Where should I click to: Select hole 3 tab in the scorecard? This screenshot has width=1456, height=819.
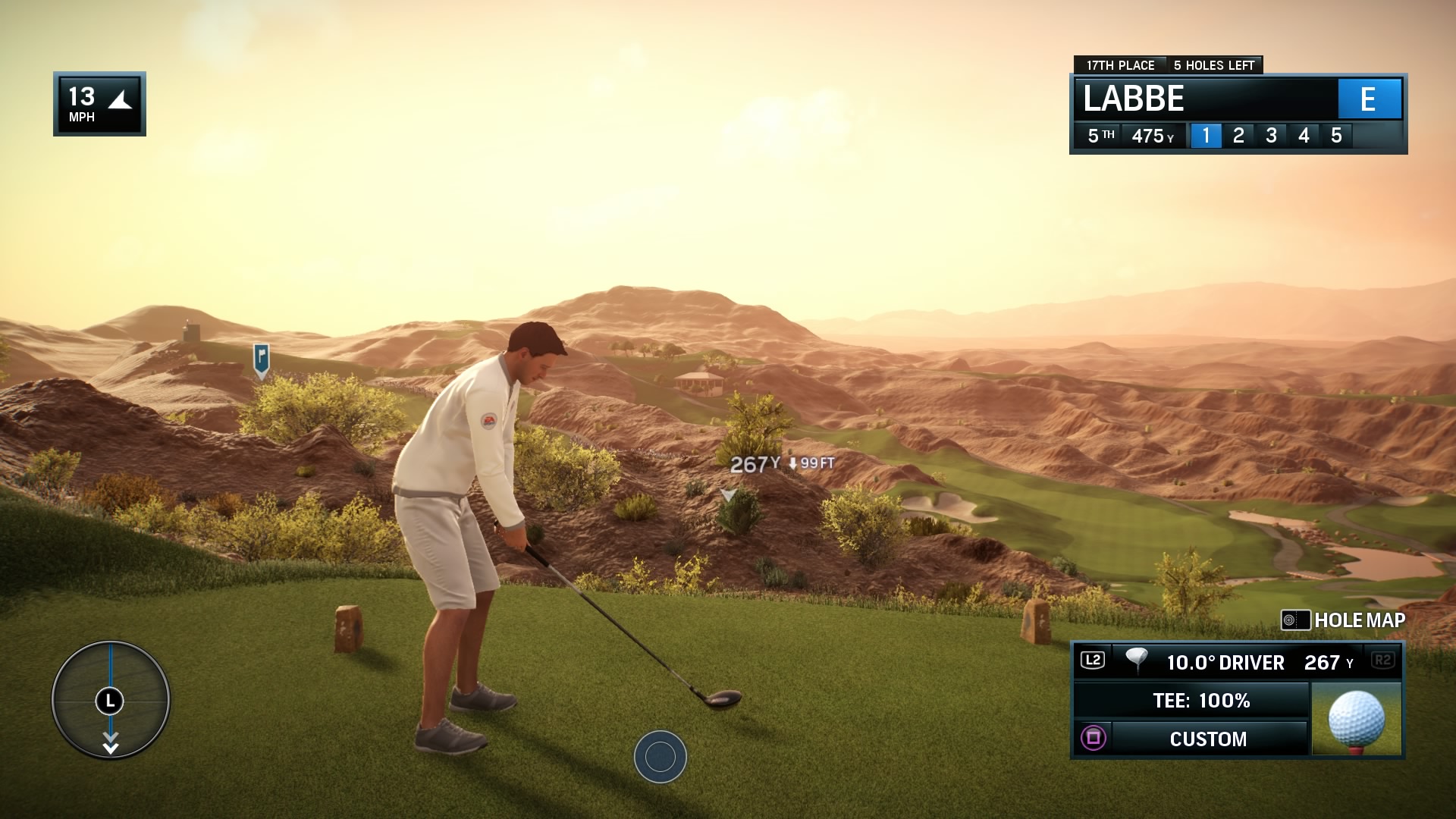click(x=1272, y=135)
